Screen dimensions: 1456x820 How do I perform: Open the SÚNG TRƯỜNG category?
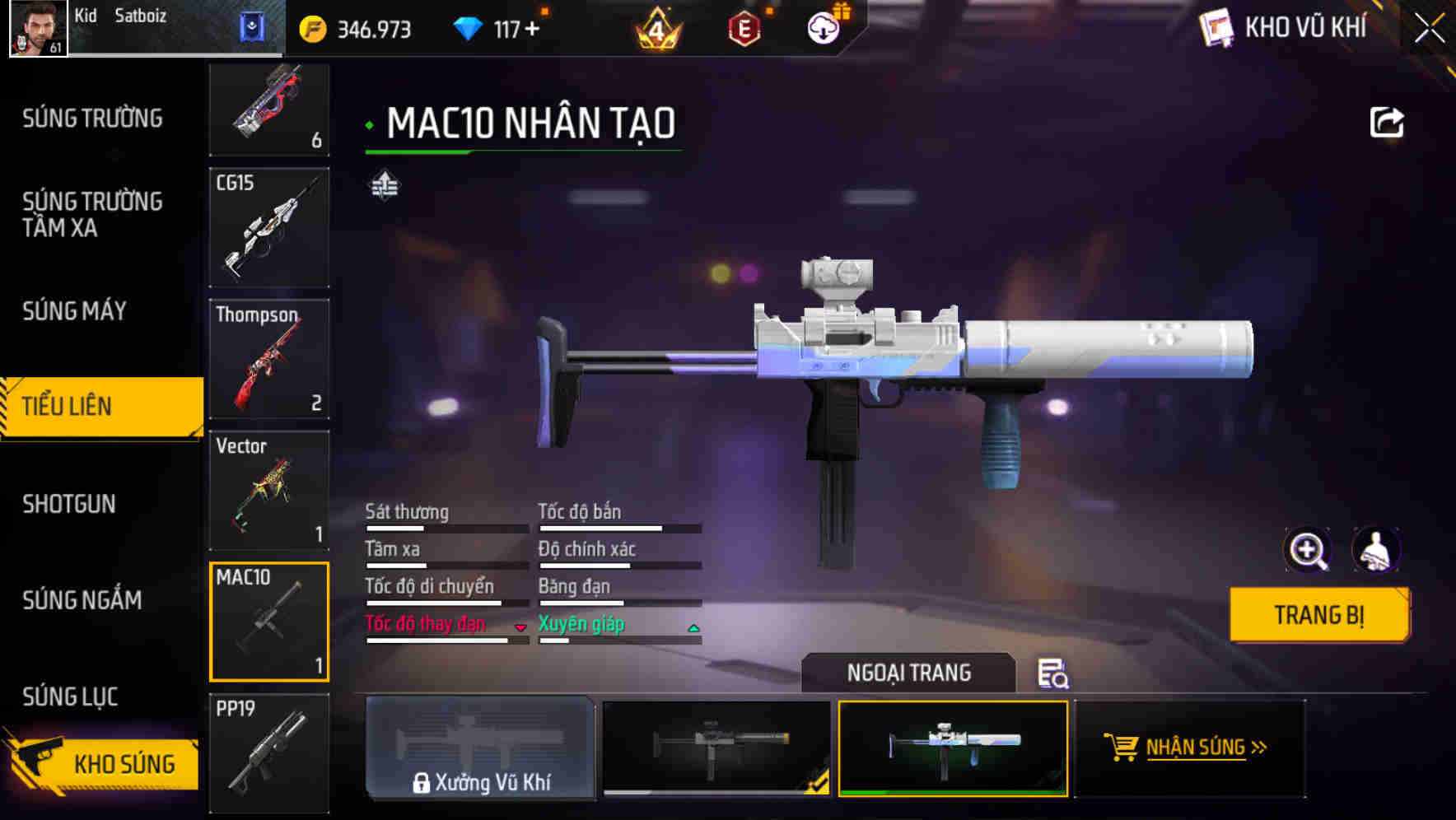pyautogui.click(x=92, y=119)
